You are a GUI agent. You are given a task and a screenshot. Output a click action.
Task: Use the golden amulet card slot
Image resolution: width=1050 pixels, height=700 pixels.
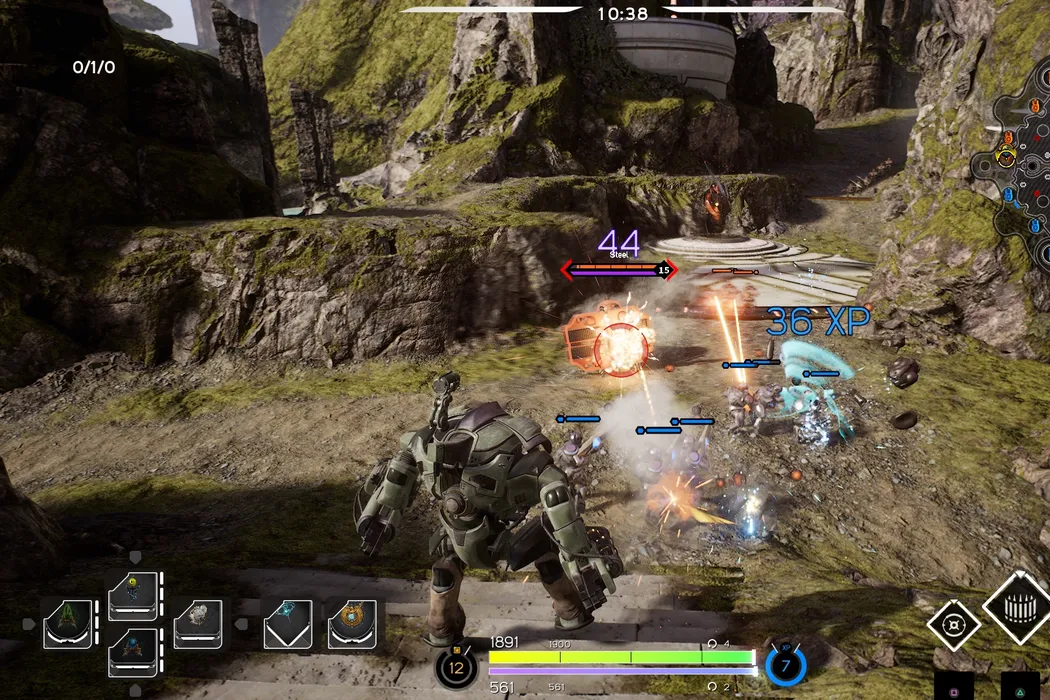pyautogui.click(x=352, y=624)
